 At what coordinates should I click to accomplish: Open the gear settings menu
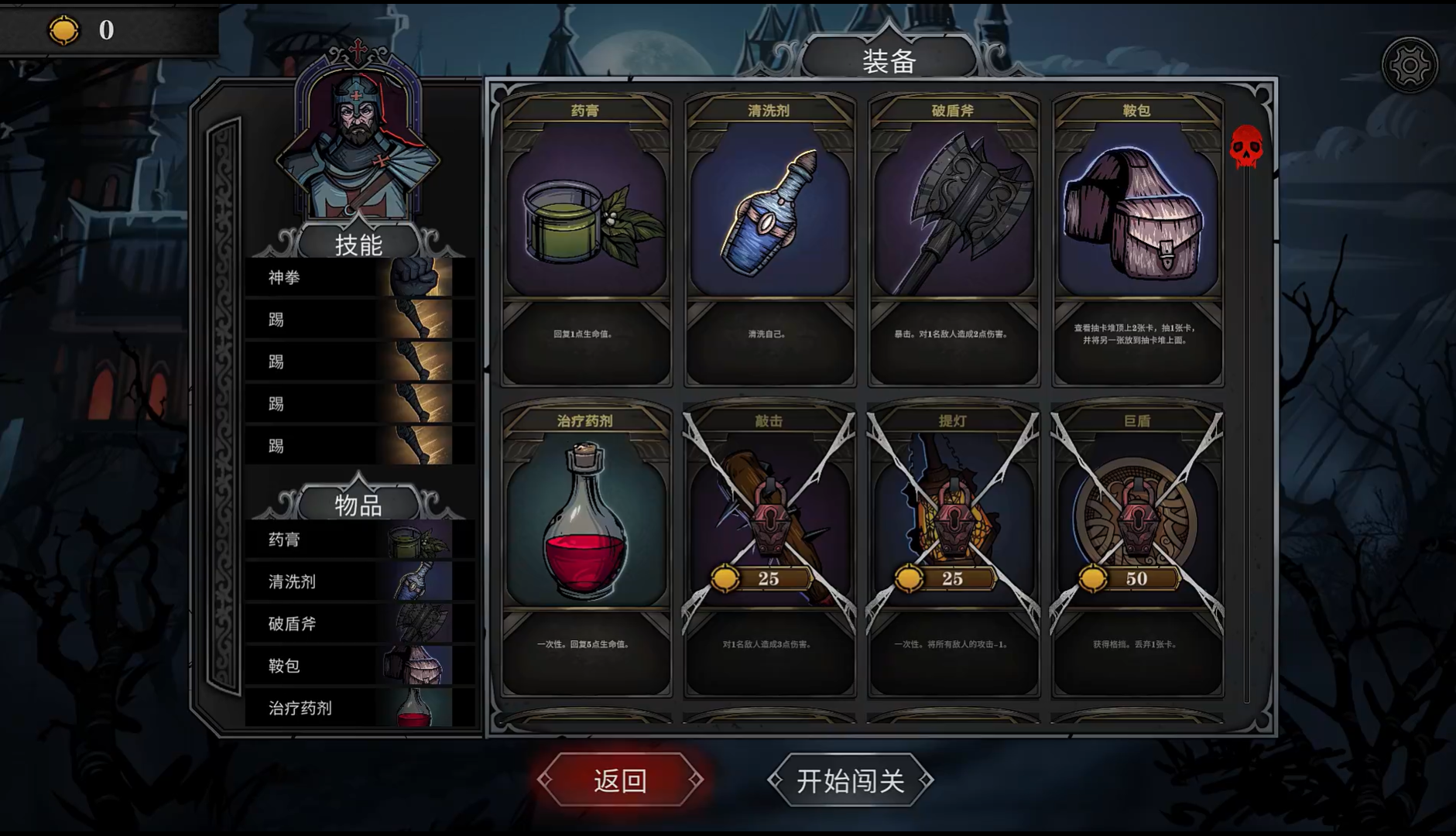1409,65
